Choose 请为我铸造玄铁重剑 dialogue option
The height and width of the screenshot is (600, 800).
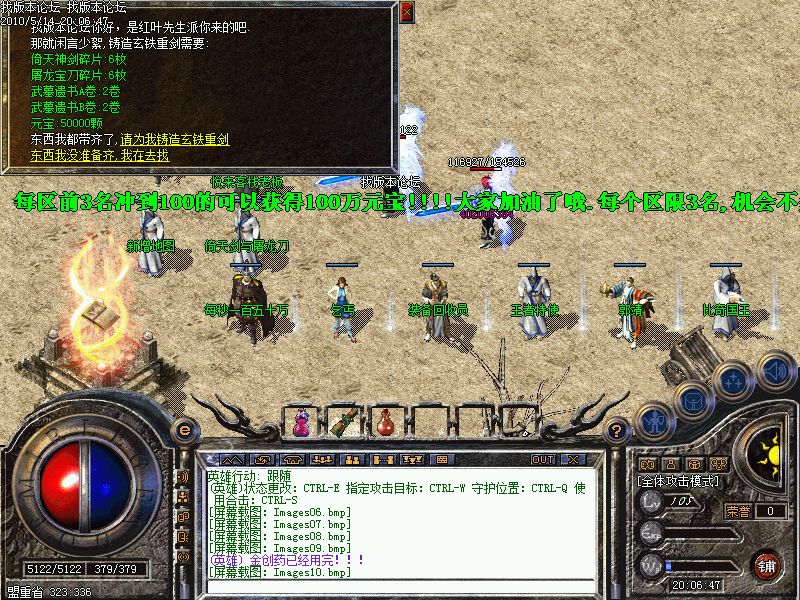pos(175,139)
